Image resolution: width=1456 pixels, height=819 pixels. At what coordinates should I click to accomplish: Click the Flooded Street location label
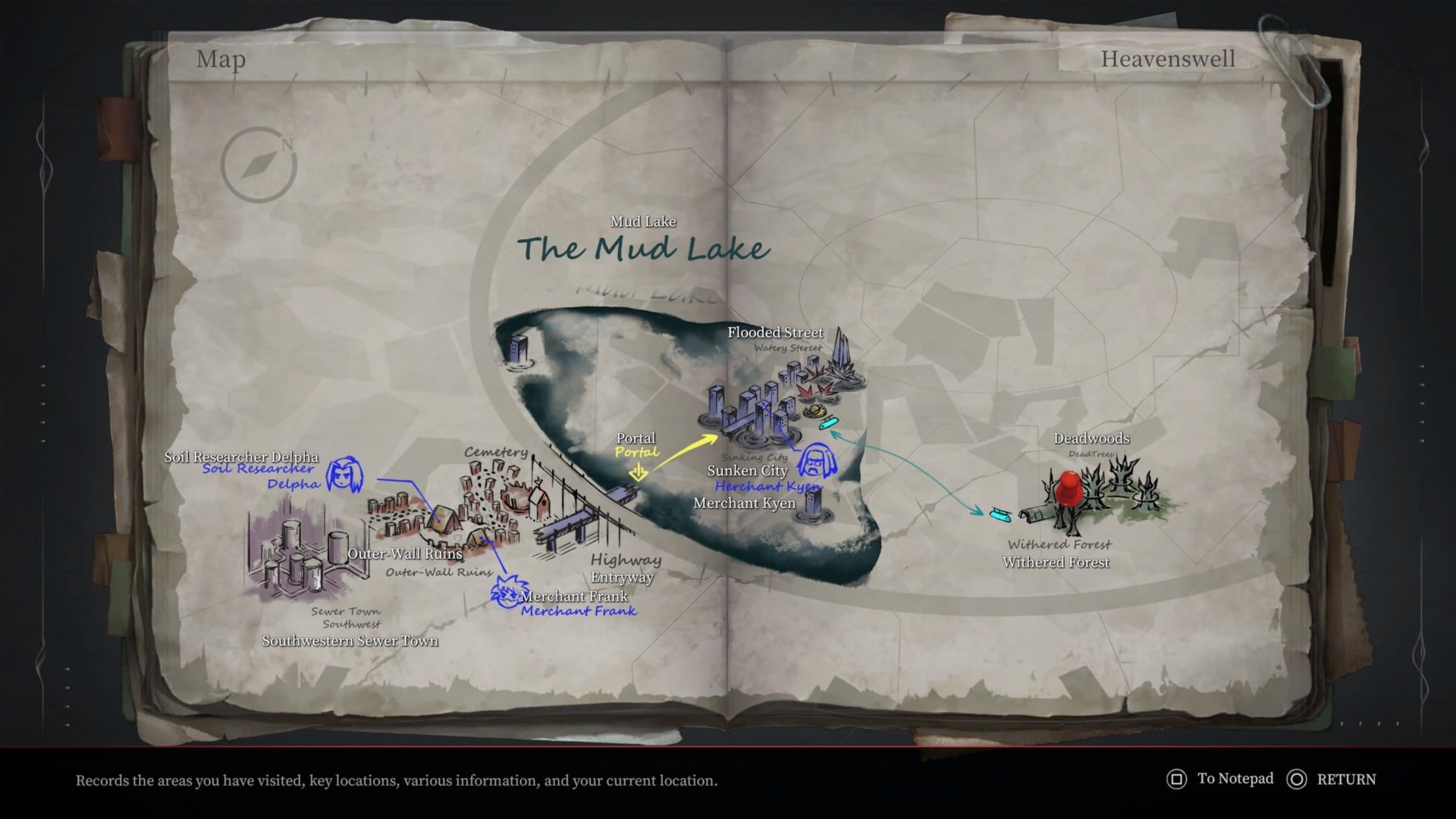point(774,332)
